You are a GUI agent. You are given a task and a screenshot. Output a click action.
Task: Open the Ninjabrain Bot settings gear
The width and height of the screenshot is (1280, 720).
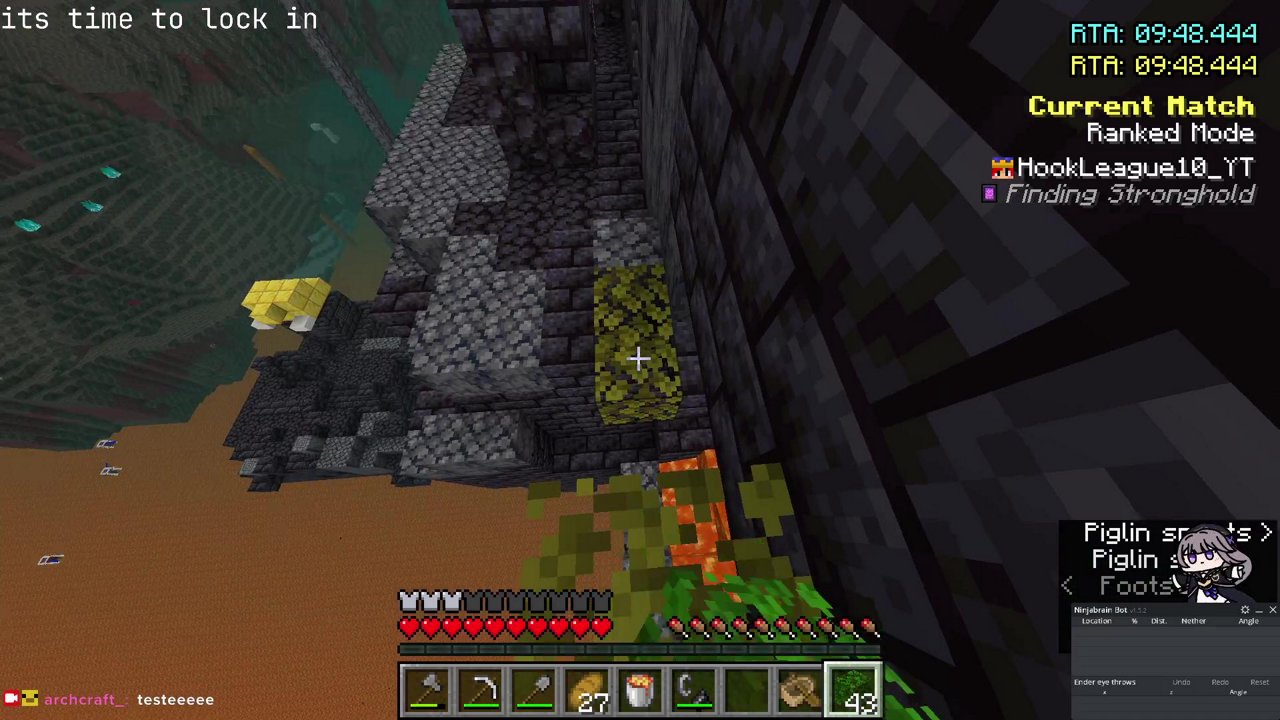coord(1245,610)
